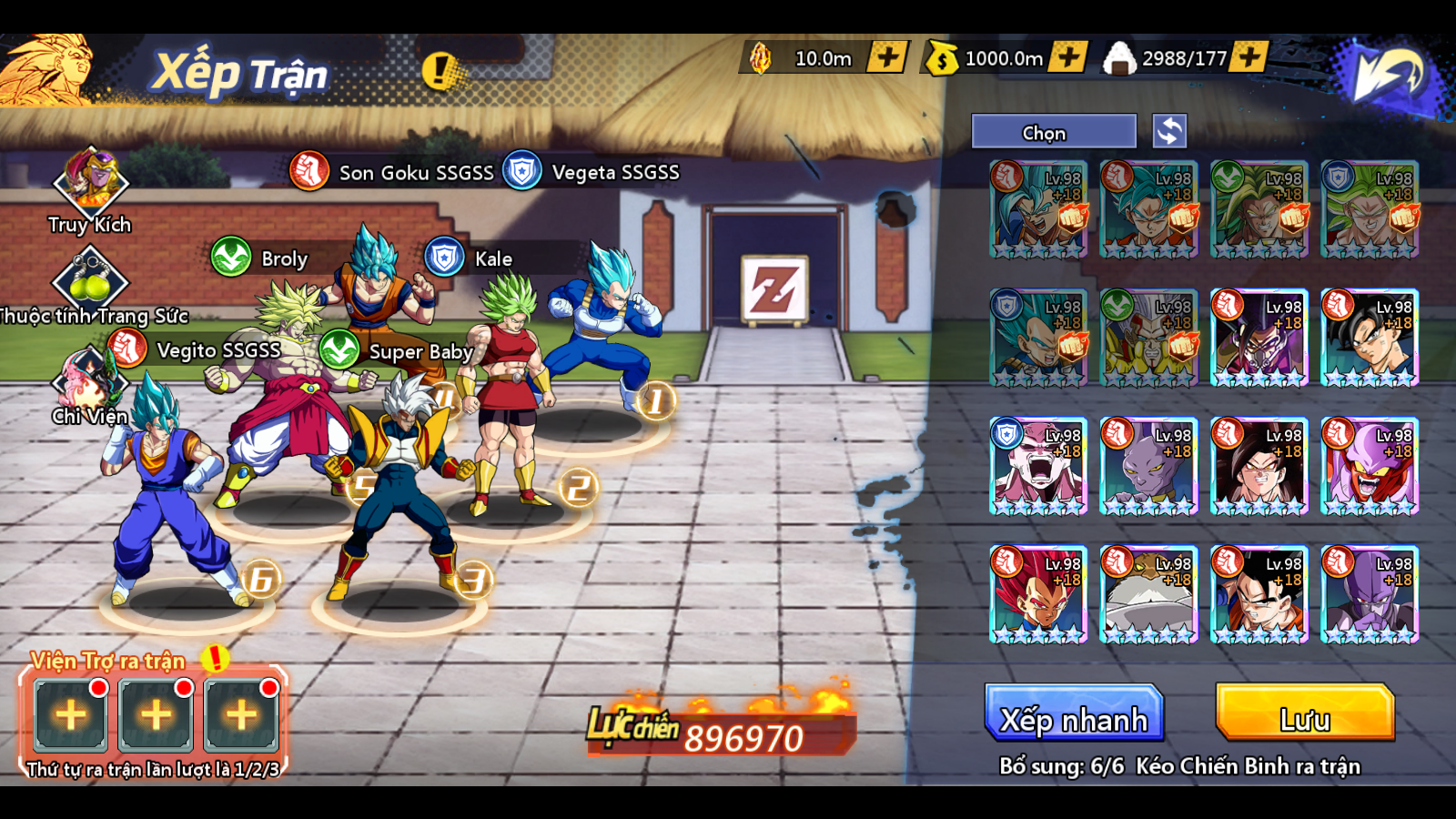The height and width of the screenshot is (819, 1456).
Task: Pick the Hit hero card
Action: click(x=1369, y=594)
